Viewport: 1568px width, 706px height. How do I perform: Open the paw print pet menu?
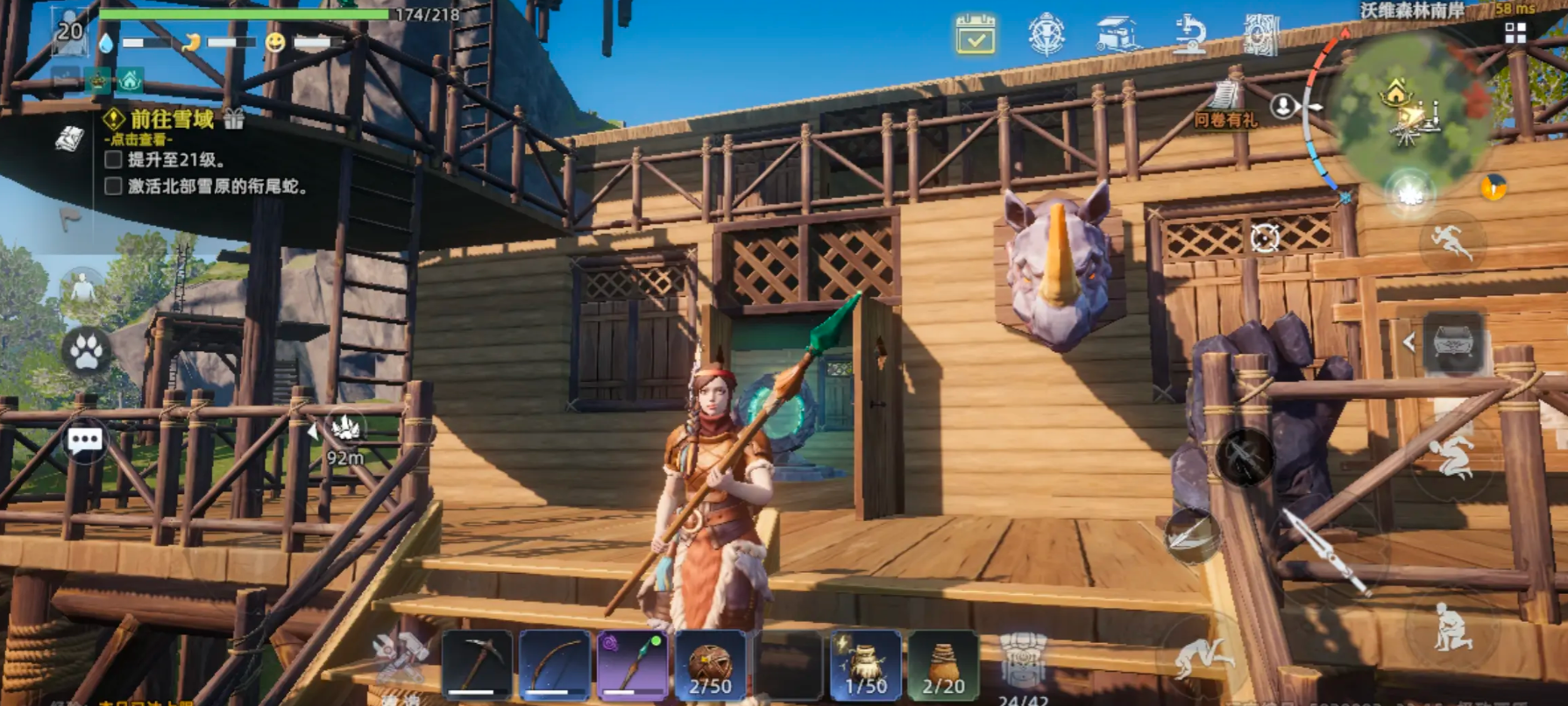[86, 352]
